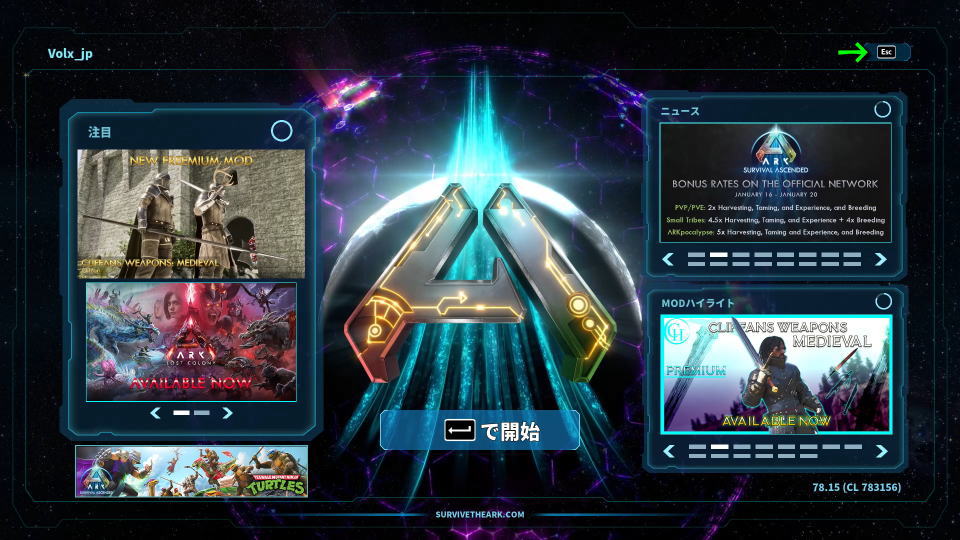This screenshot has height=540, width=960.
Task: Show the previous featured item
Action: pyautogui.click(x=155, y=412)
